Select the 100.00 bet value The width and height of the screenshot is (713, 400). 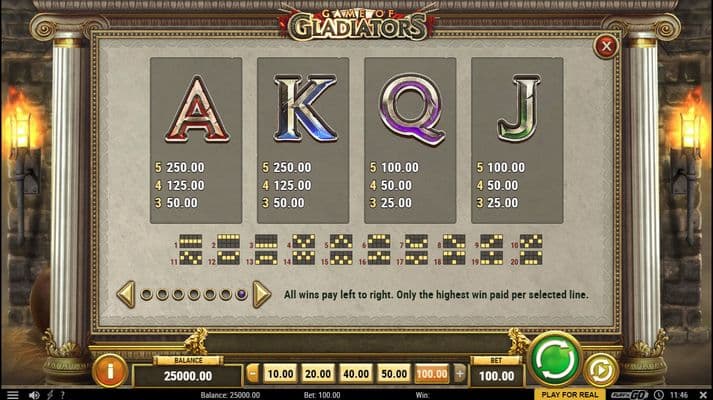tap(432, 373)
